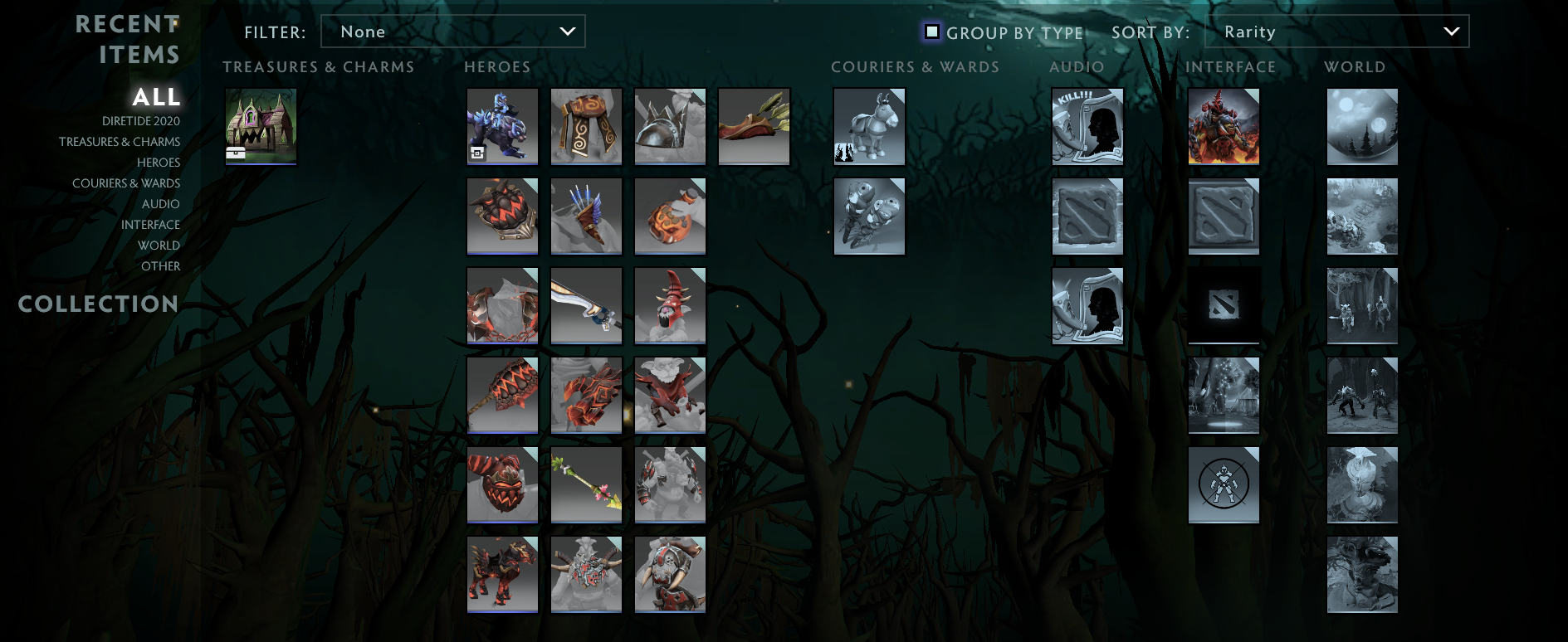Click the DIRETIDE 2020 filter link
1568x642 pixels.
(x=142, y=120)
